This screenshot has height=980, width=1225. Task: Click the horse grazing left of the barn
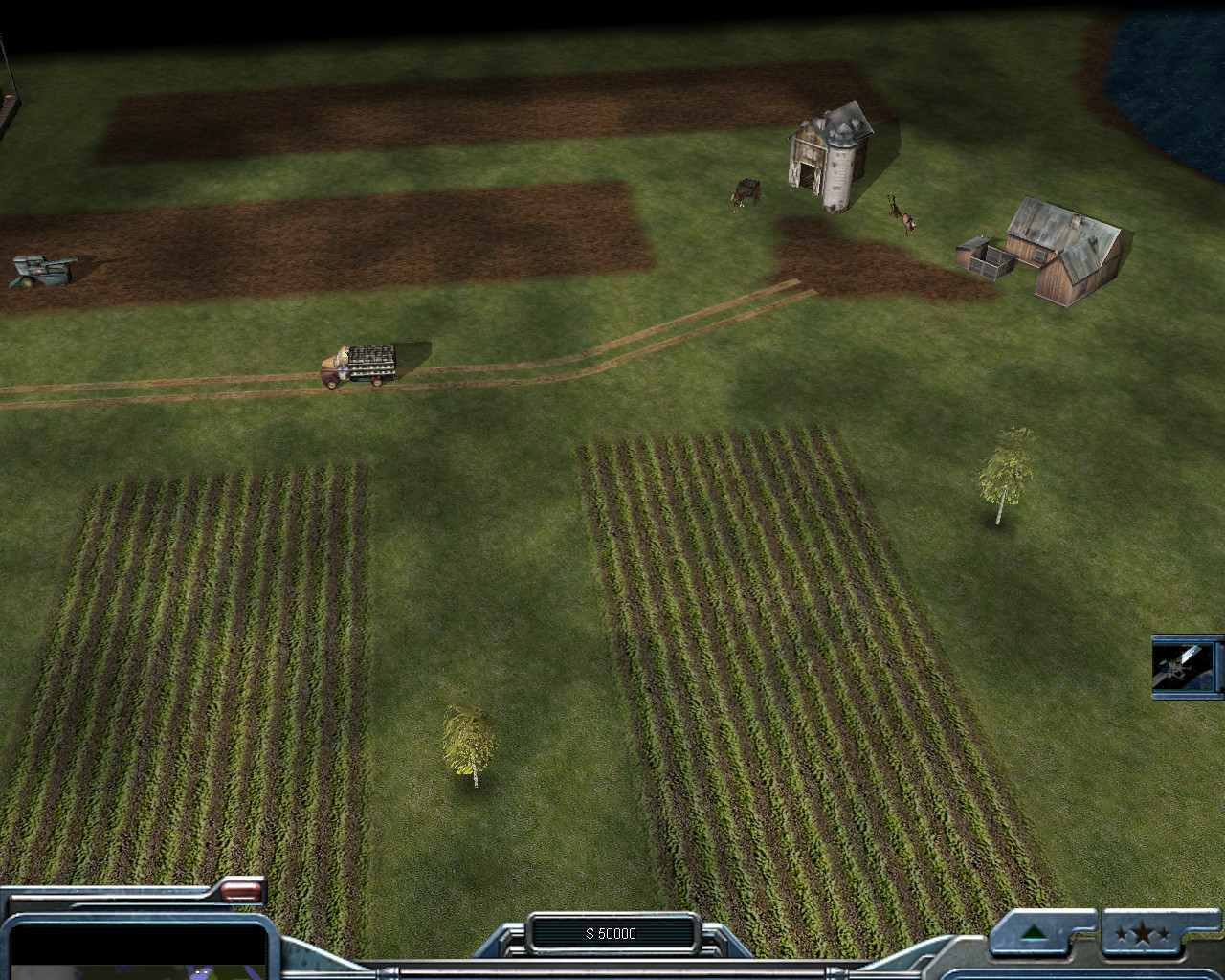pos(744,189)
